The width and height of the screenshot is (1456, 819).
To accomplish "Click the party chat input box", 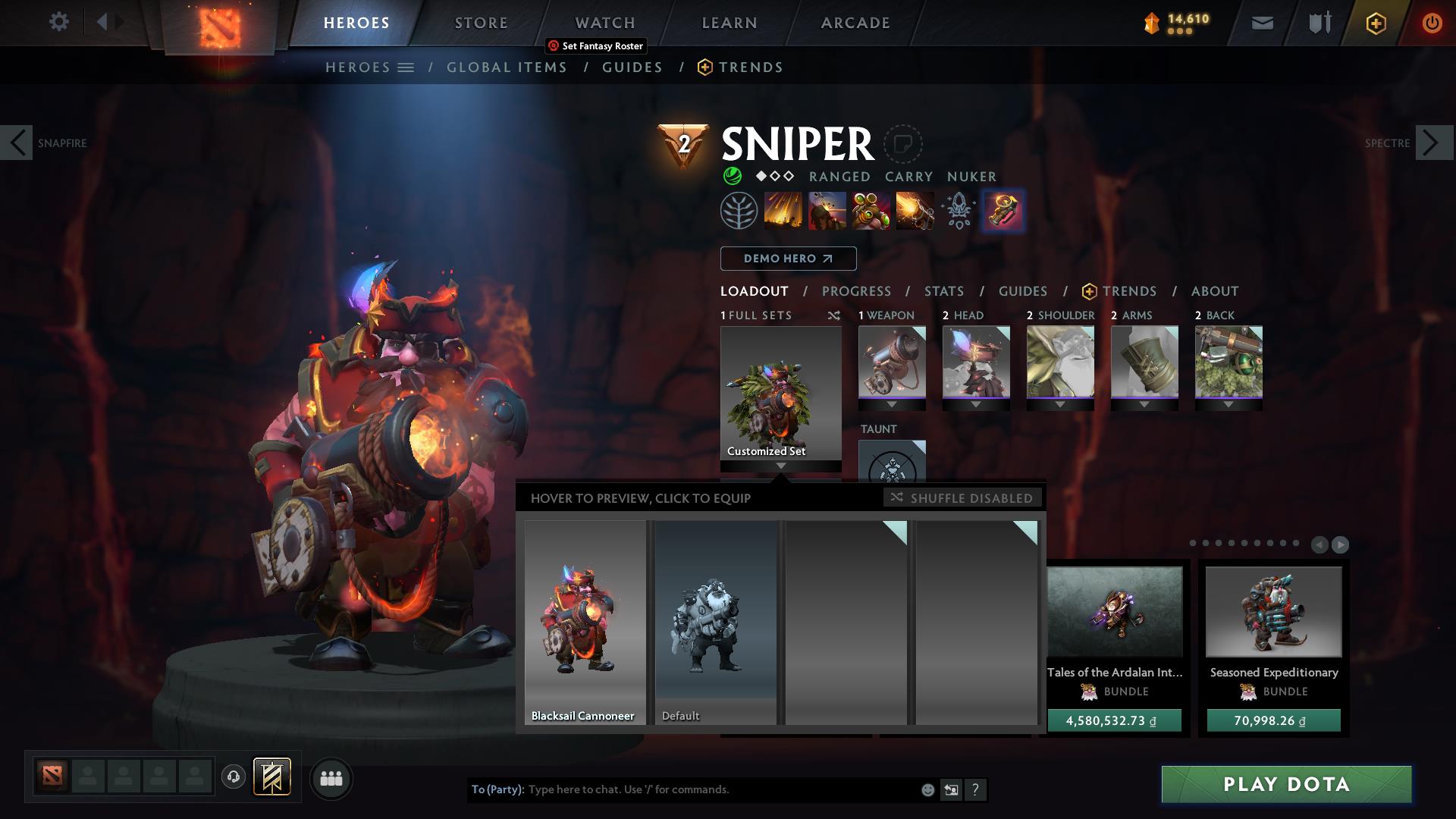I will coord(720,789).
